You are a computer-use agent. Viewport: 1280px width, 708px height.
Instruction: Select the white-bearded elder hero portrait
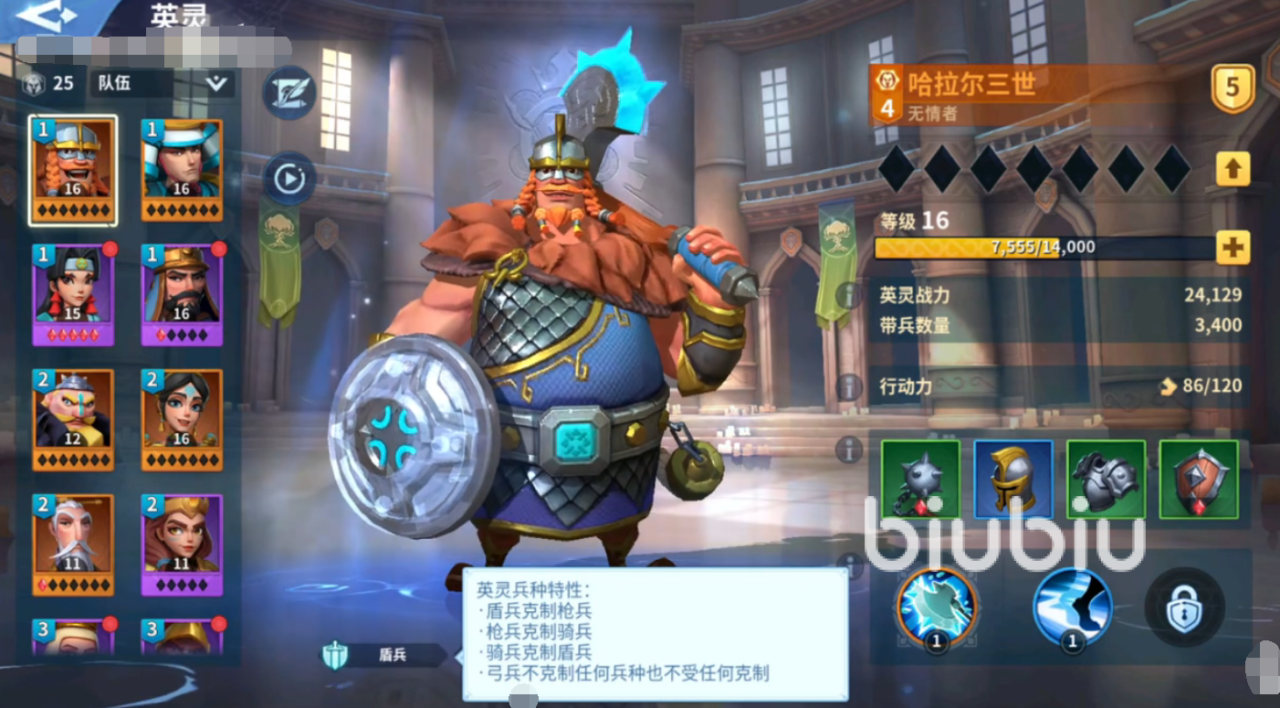click(73, 544)
